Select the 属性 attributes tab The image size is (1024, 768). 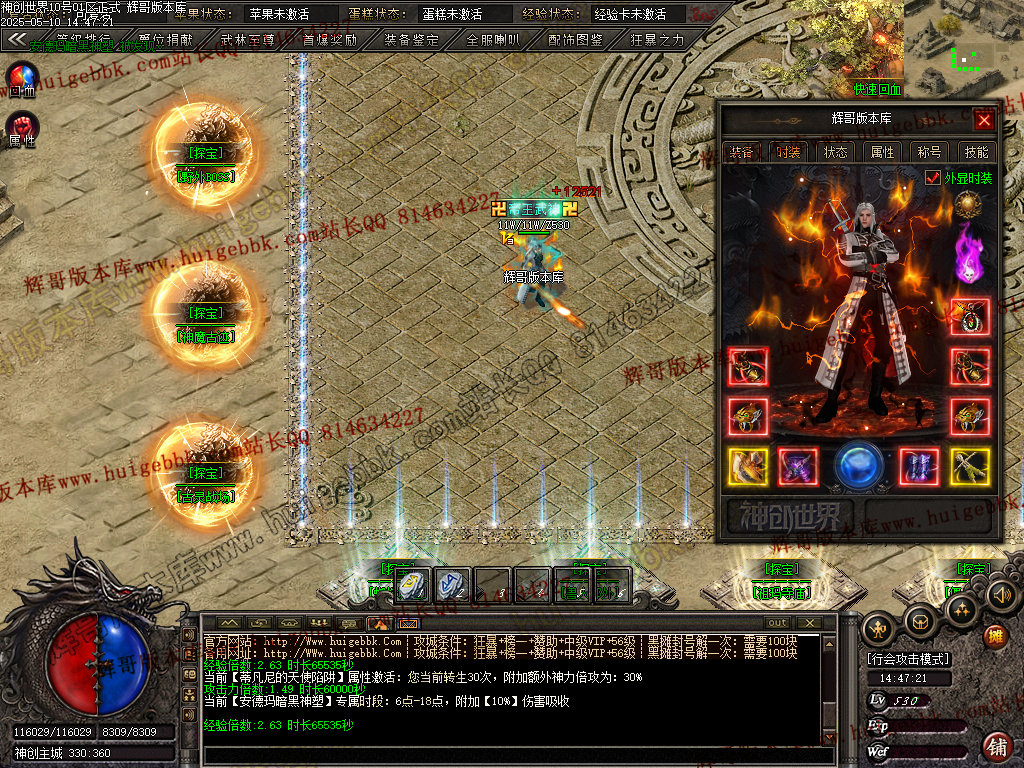click(882, 152)
